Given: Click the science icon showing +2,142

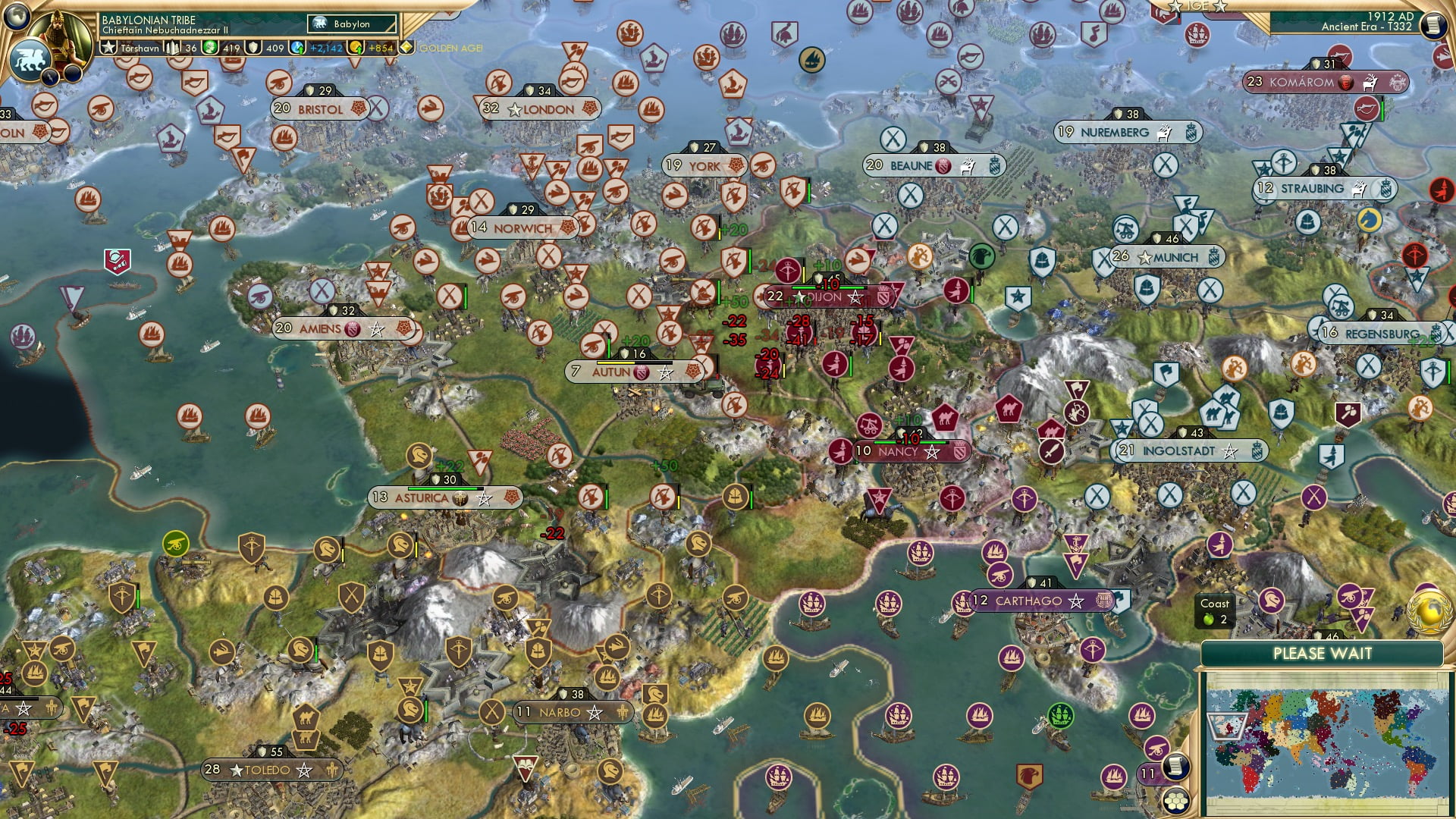Looking at the screenshot, I should (297, 49).
